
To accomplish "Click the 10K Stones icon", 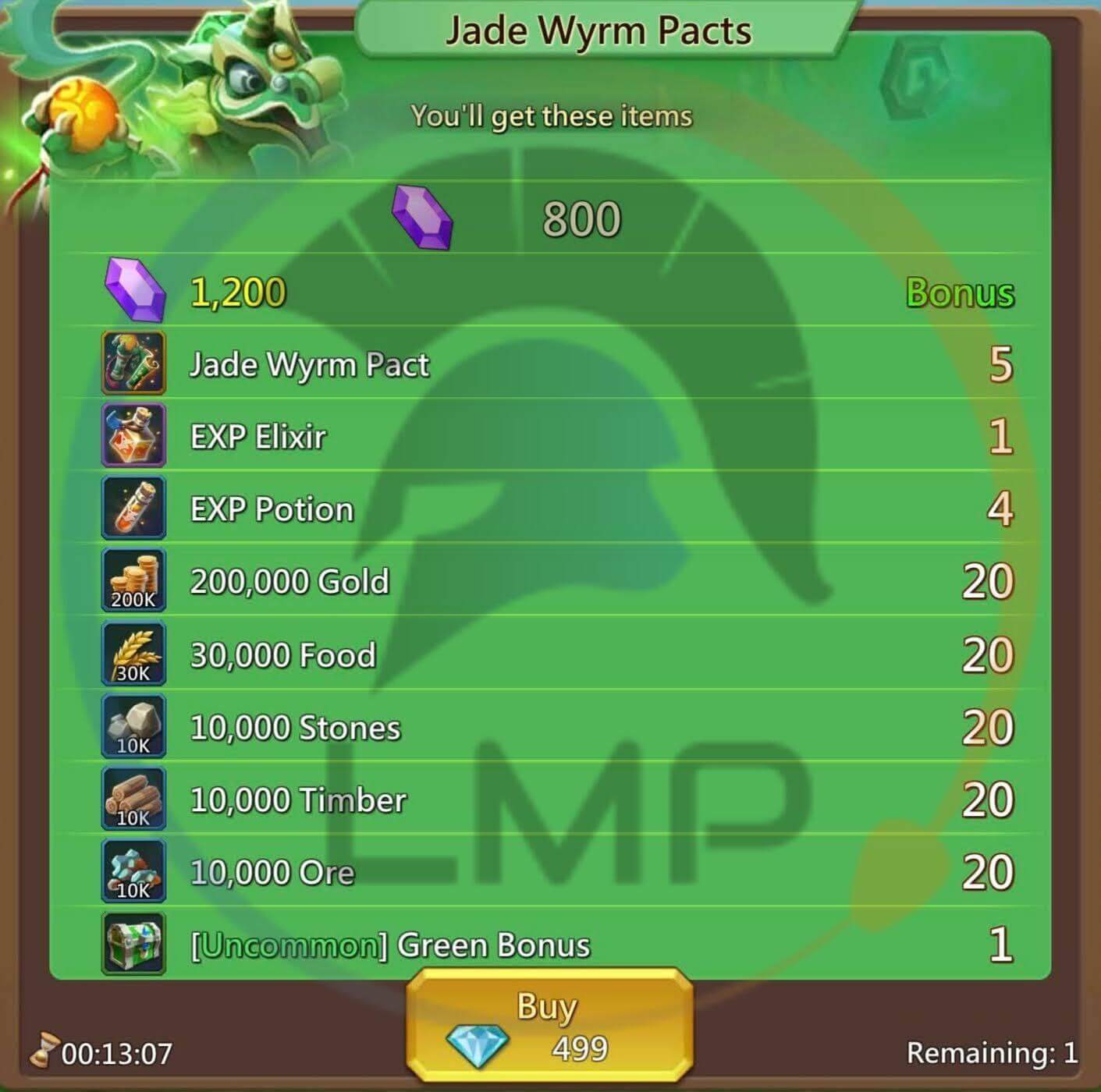I will (133, 726).
